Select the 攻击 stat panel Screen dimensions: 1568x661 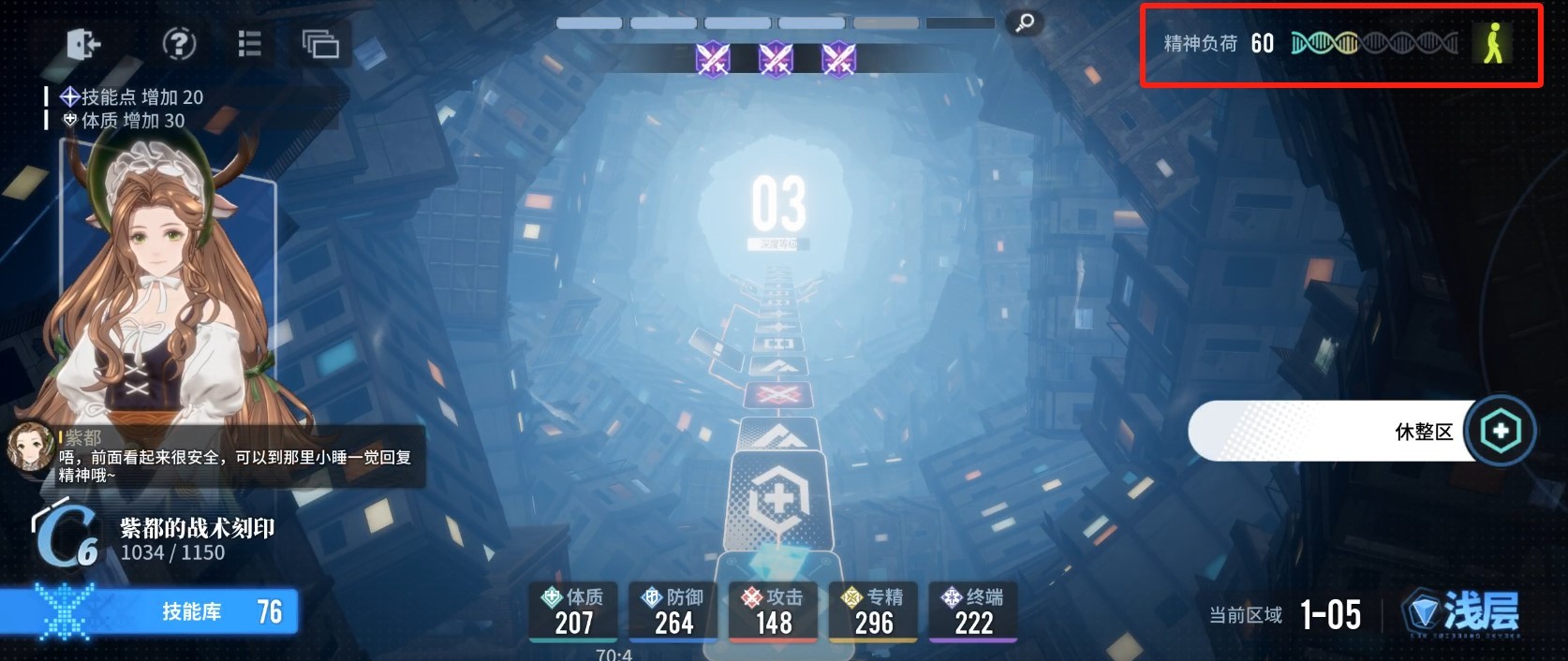774,611
